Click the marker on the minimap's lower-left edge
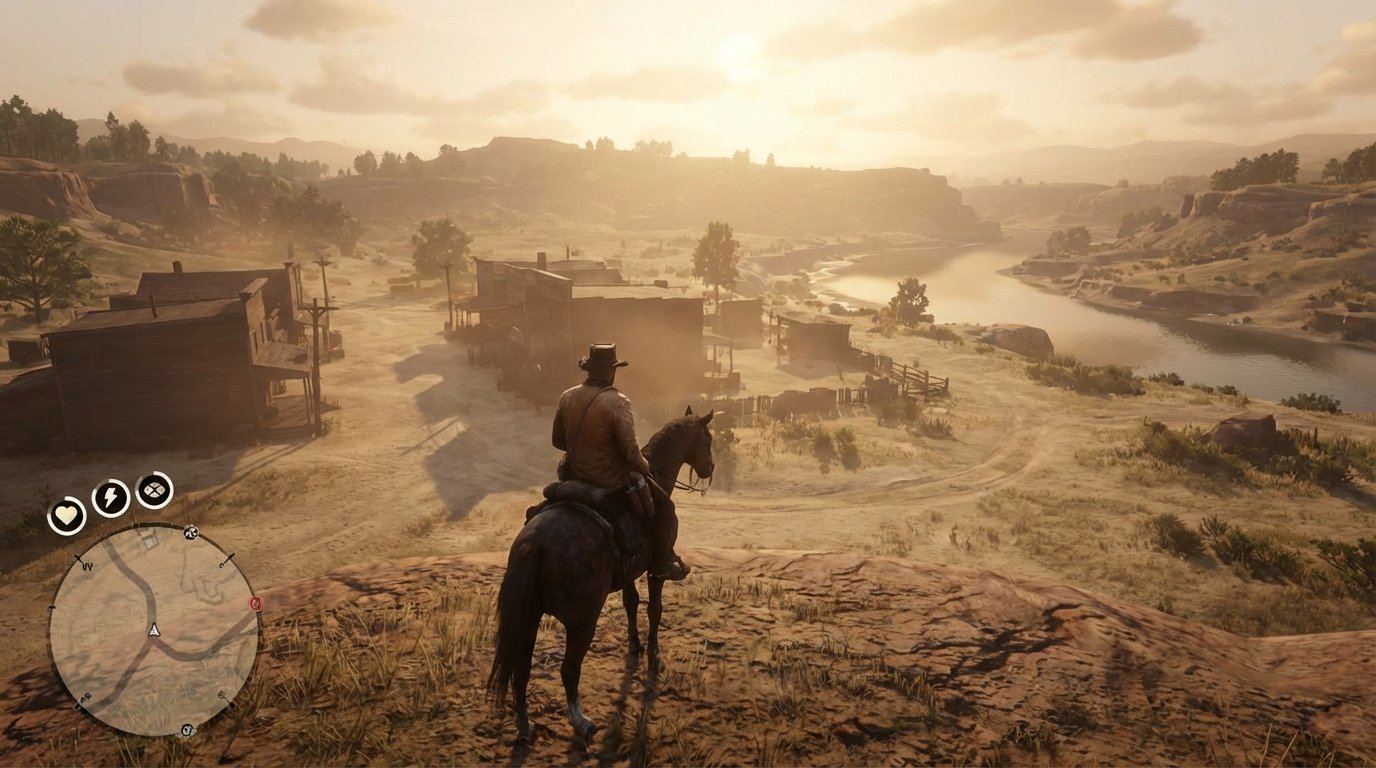 81,699
